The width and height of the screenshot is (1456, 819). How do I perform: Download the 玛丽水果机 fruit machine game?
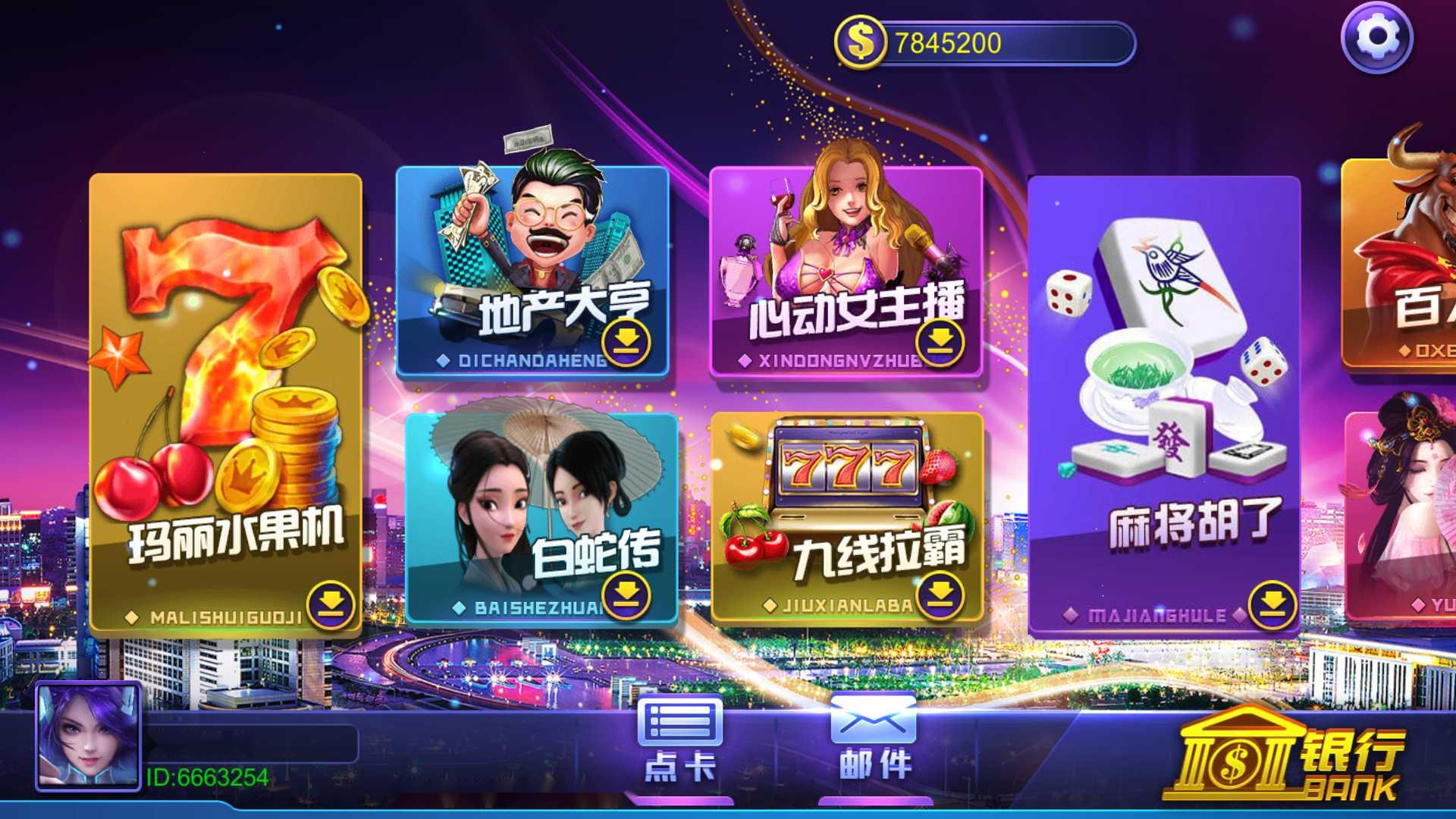332,607
